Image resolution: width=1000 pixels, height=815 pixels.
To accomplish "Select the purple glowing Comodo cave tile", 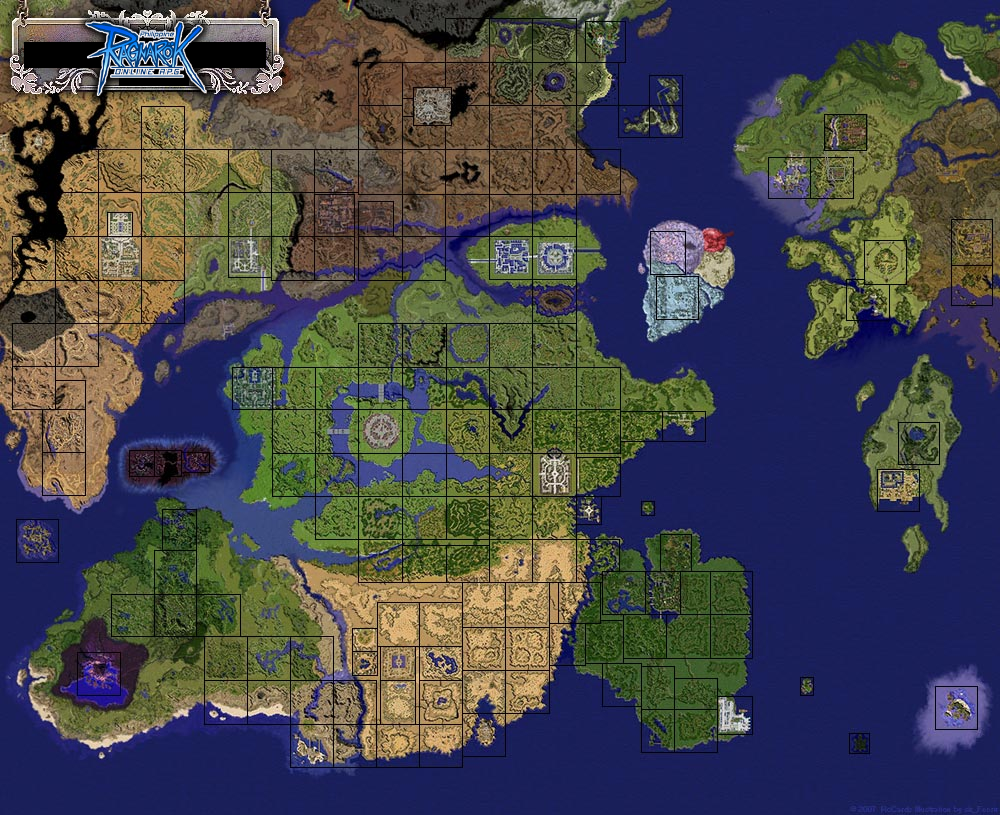I will pyautogui.click(x=99, y=673).
